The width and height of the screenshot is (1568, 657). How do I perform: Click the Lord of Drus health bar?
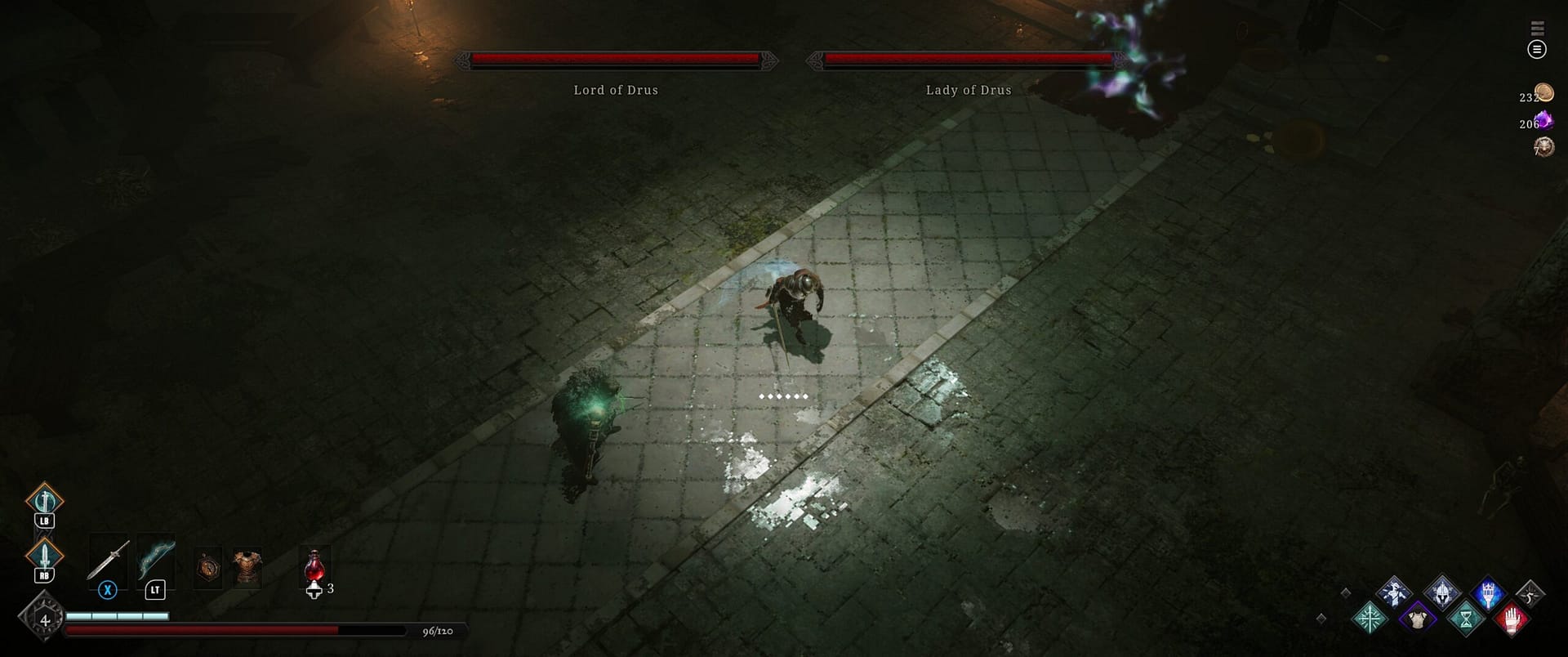click(x=615, y=58)
